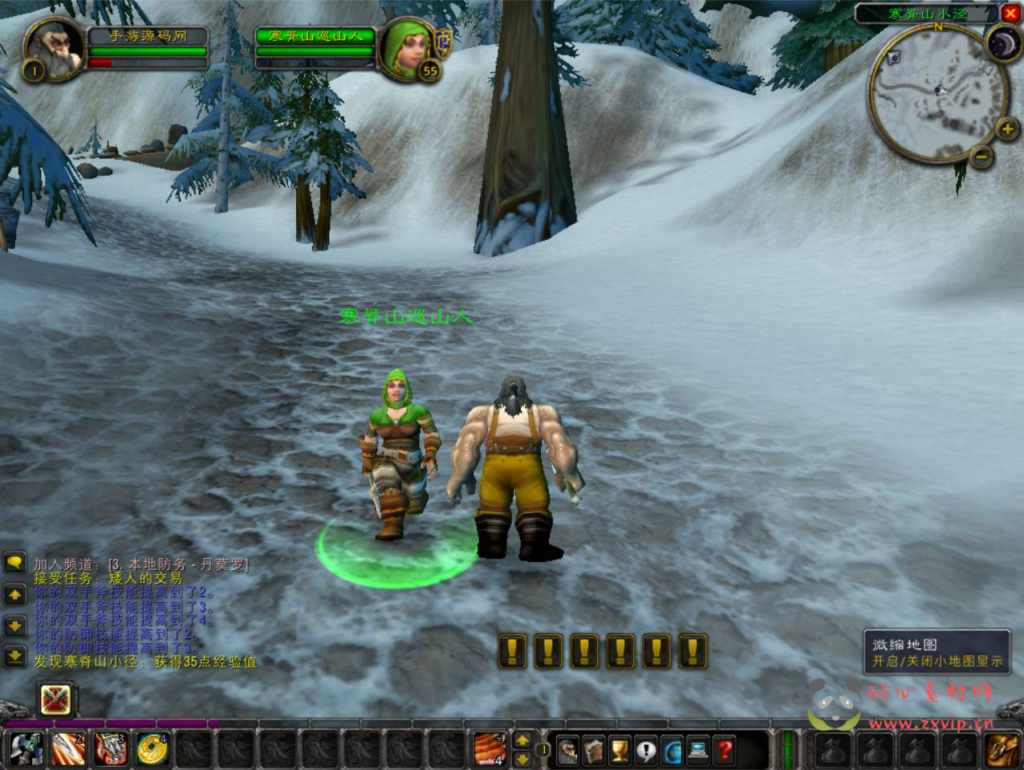Zoom out the minimap with minus button
Image resolution: width=1024 pixels, height=770 pixels.
(981, 156)
